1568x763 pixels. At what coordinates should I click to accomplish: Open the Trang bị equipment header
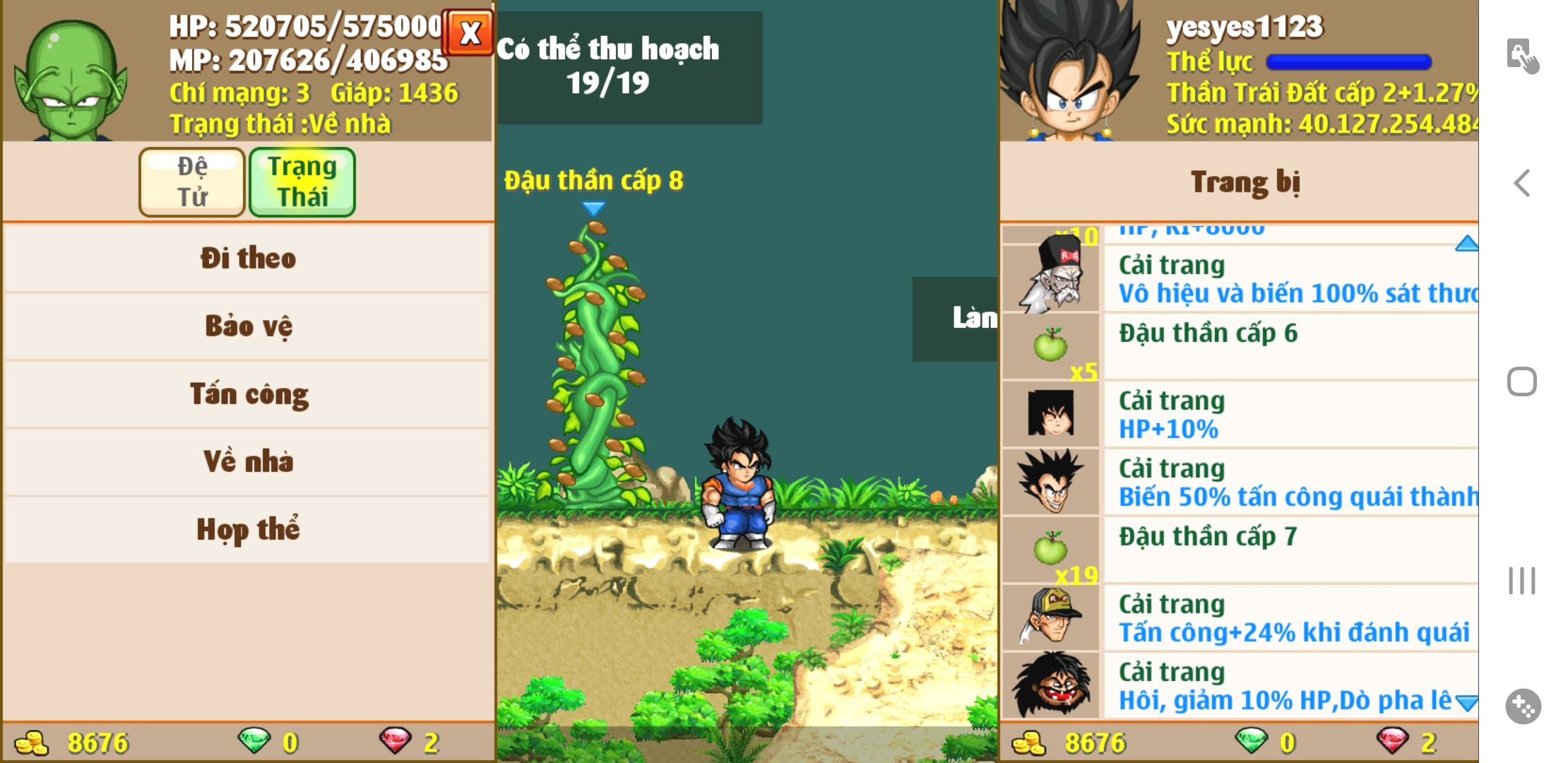pyautogui.click(x=1245, y=182)
